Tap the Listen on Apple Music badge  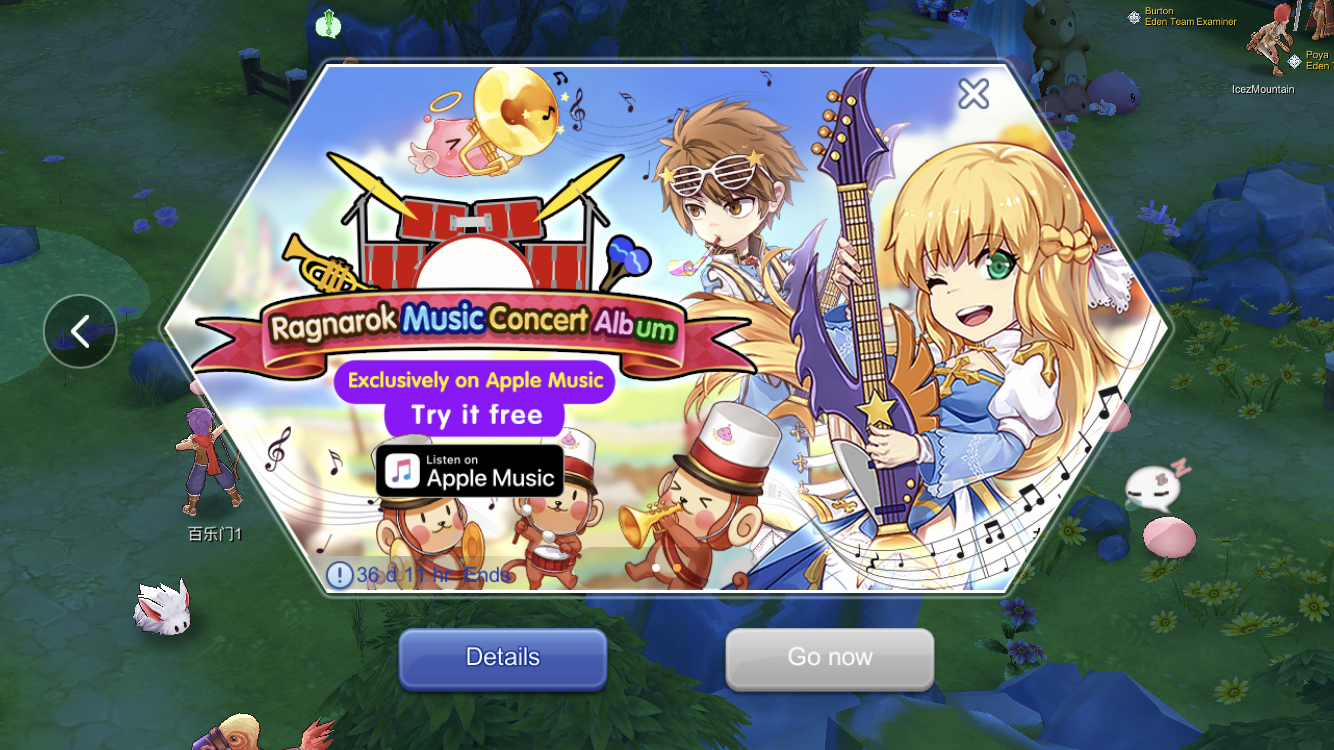470,471
